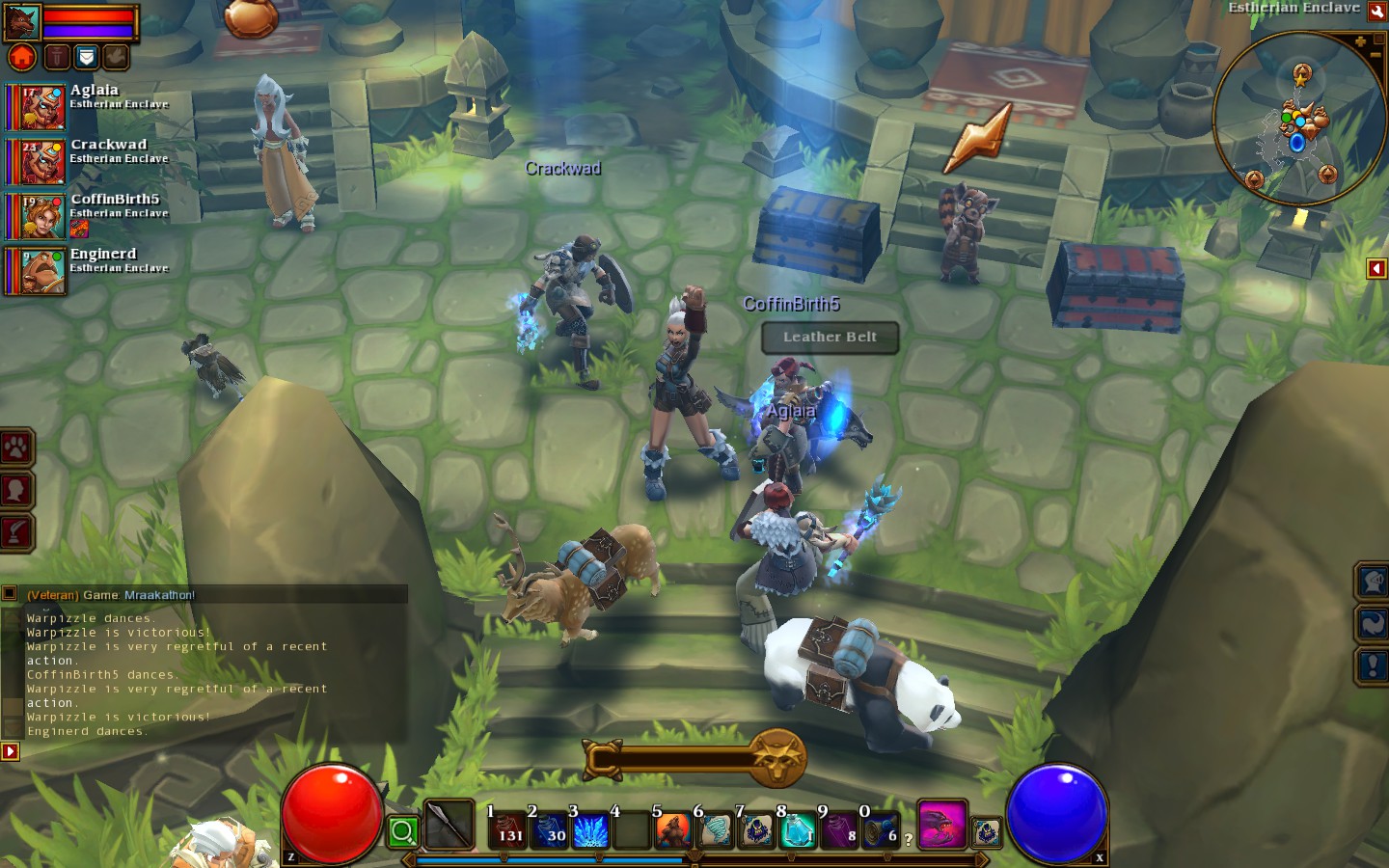Screen dimensions: 1389x868
Task: Expand the chat log with red arrow
Action: pyautogui.click(x=10, y=750)
